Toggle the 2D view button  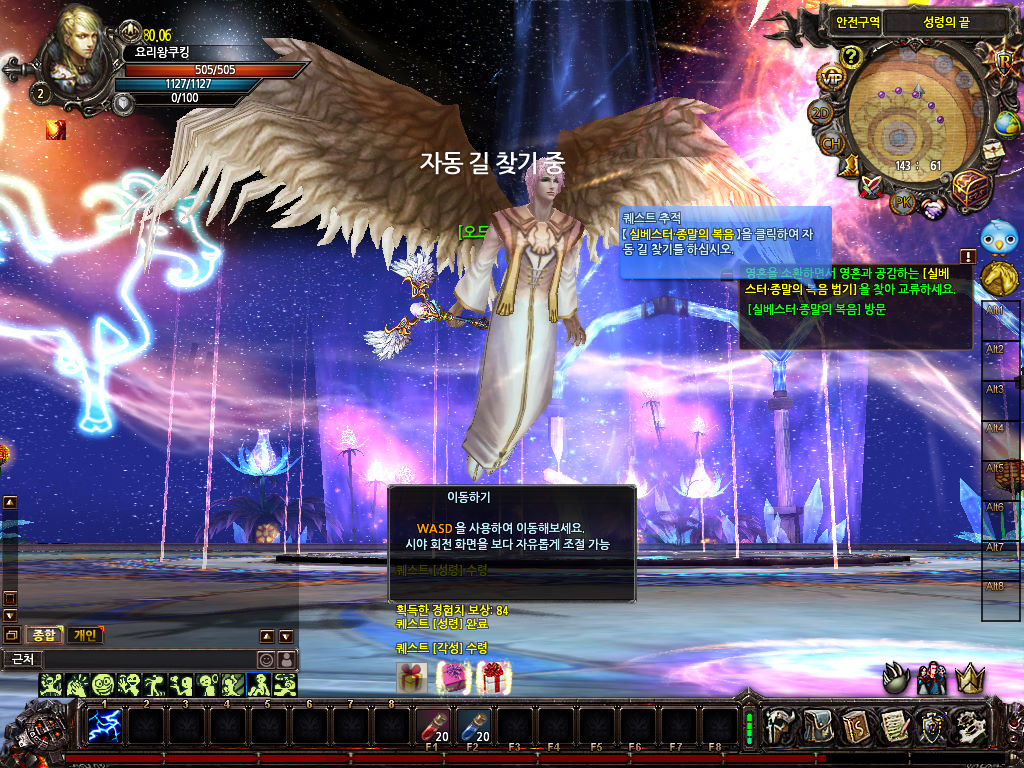pyautogui.click(x=821, y=113)
